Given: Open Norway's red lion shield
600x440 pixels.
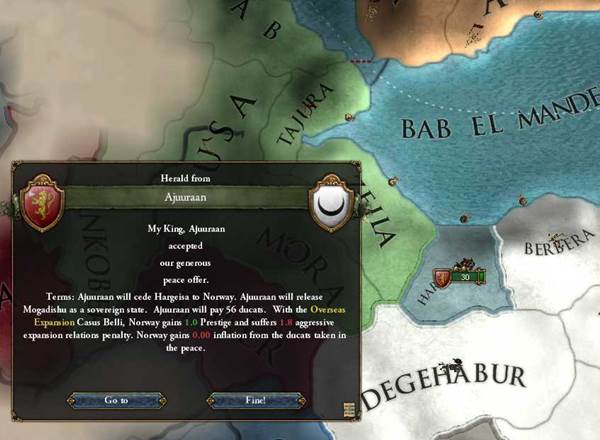Looking at the screenshot, I should coord(41,201).
